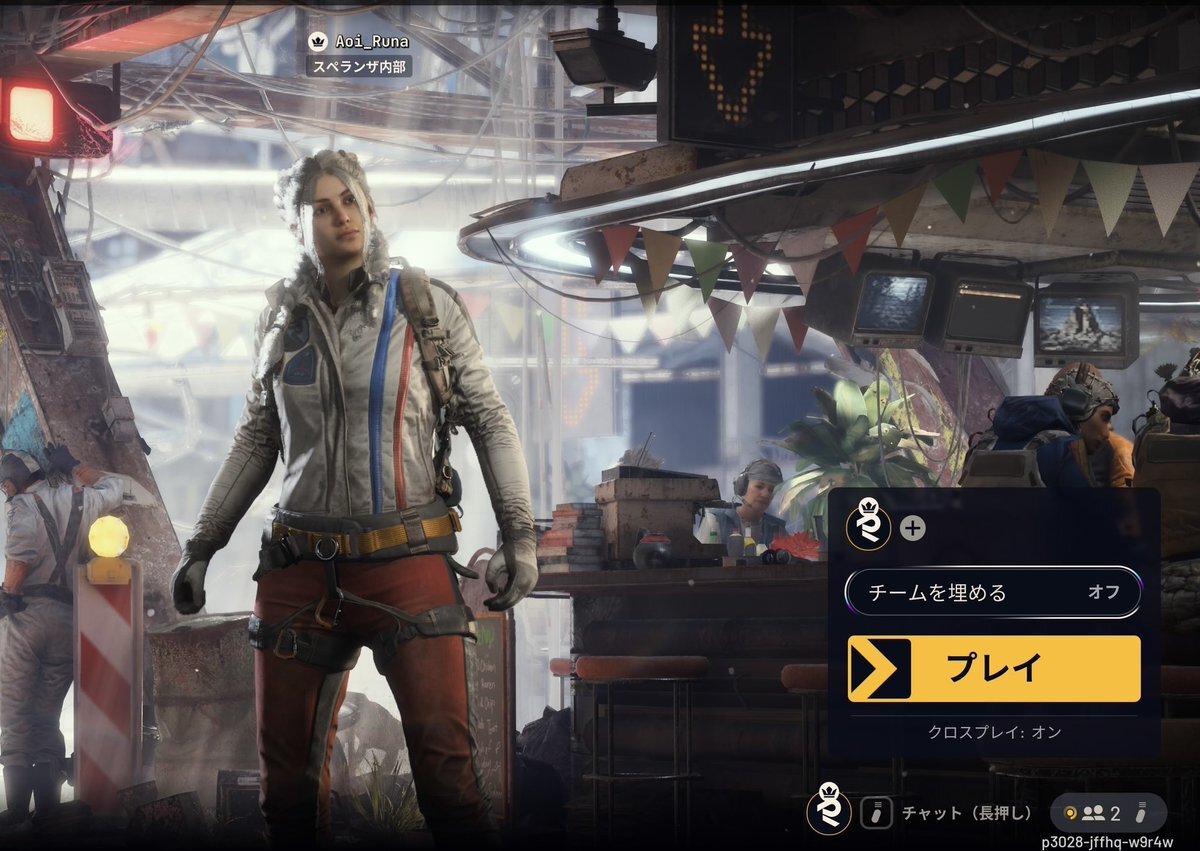Open the Aoi_Runa player name tag

point(360,42)
